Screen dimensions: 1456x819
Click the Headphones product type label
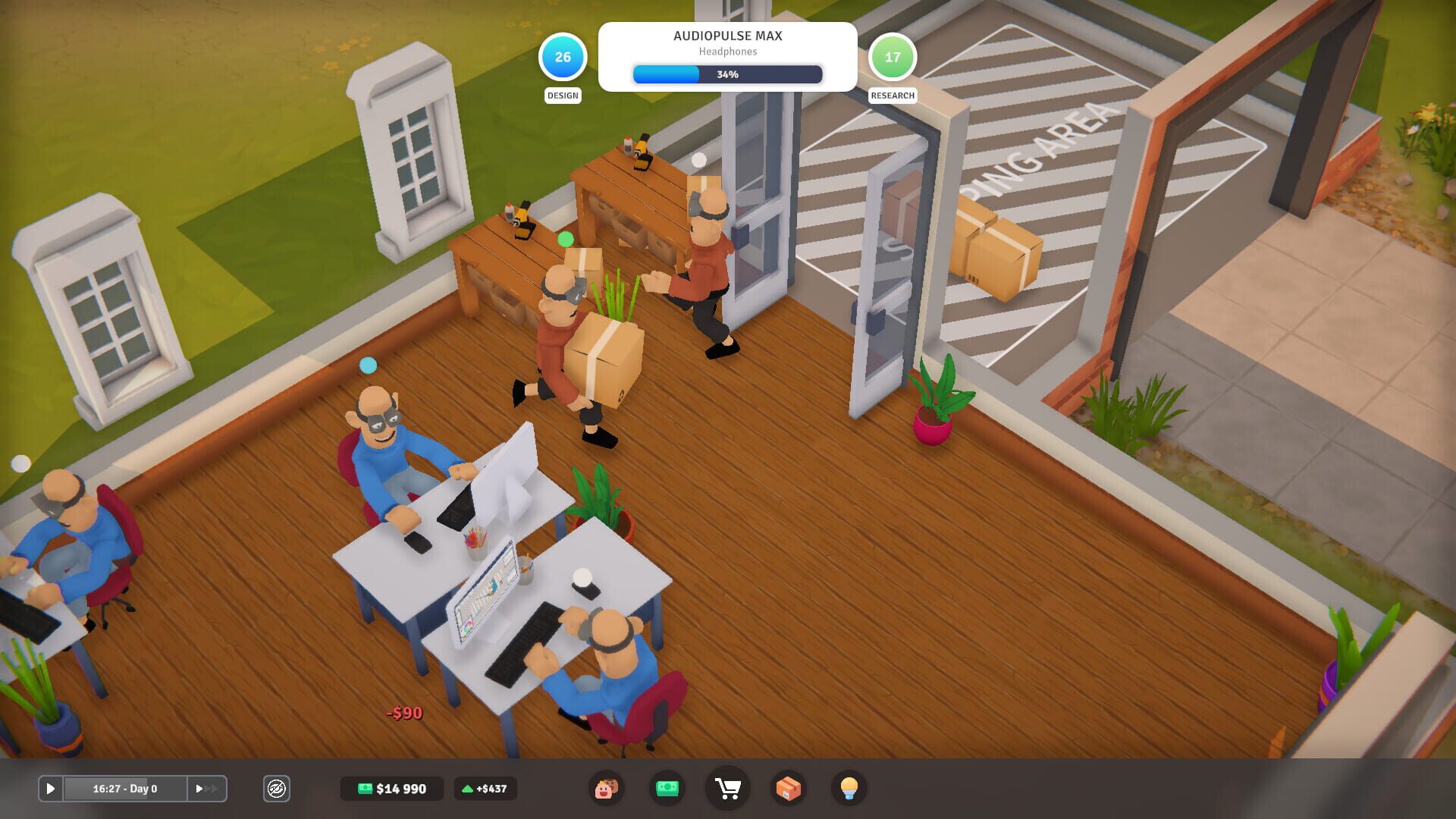point(727,52)
